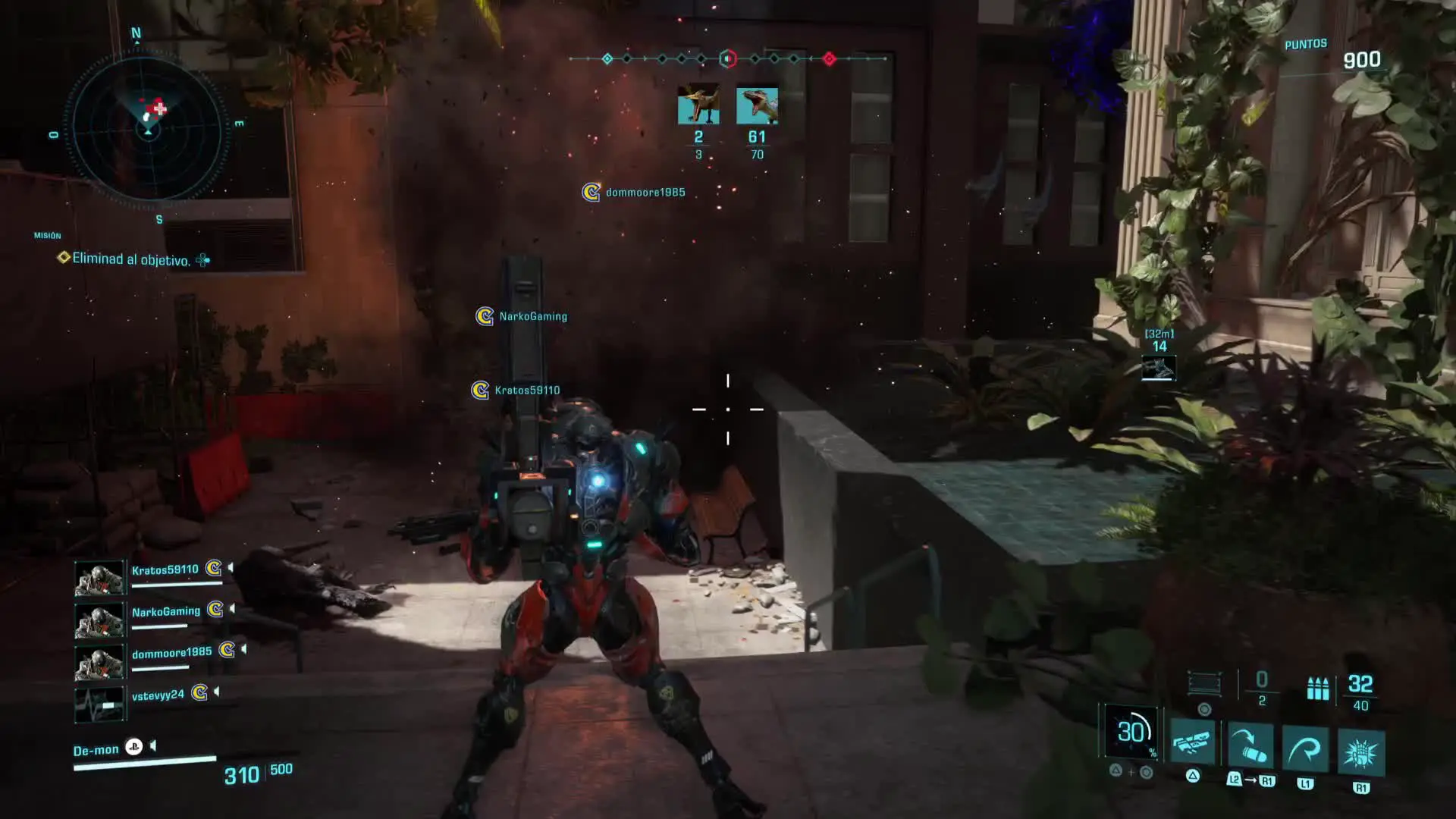Select vstevyy24 in the squad list

pos(158,695)
